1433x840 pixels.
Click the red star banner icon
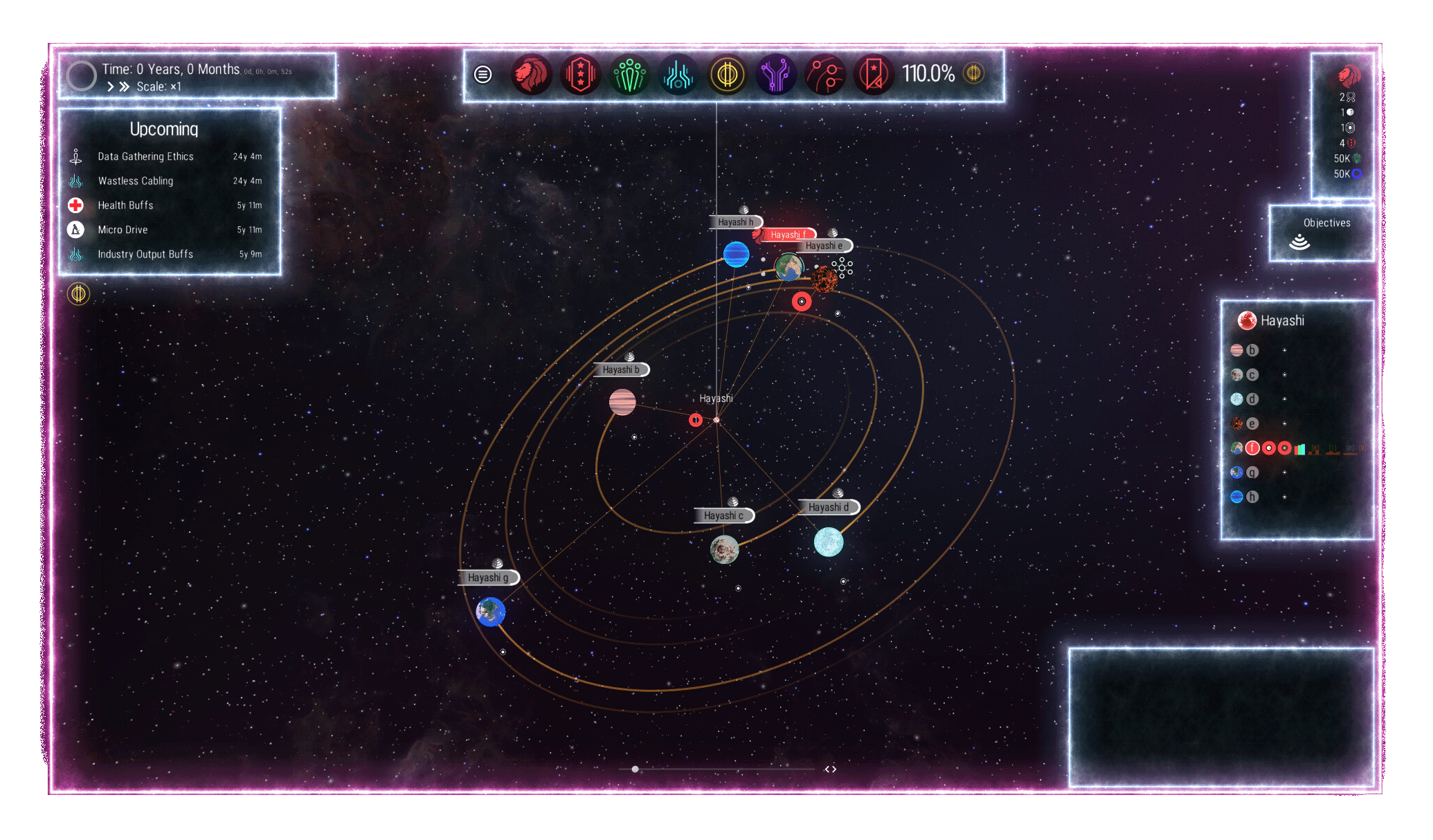tap(874, 74)
